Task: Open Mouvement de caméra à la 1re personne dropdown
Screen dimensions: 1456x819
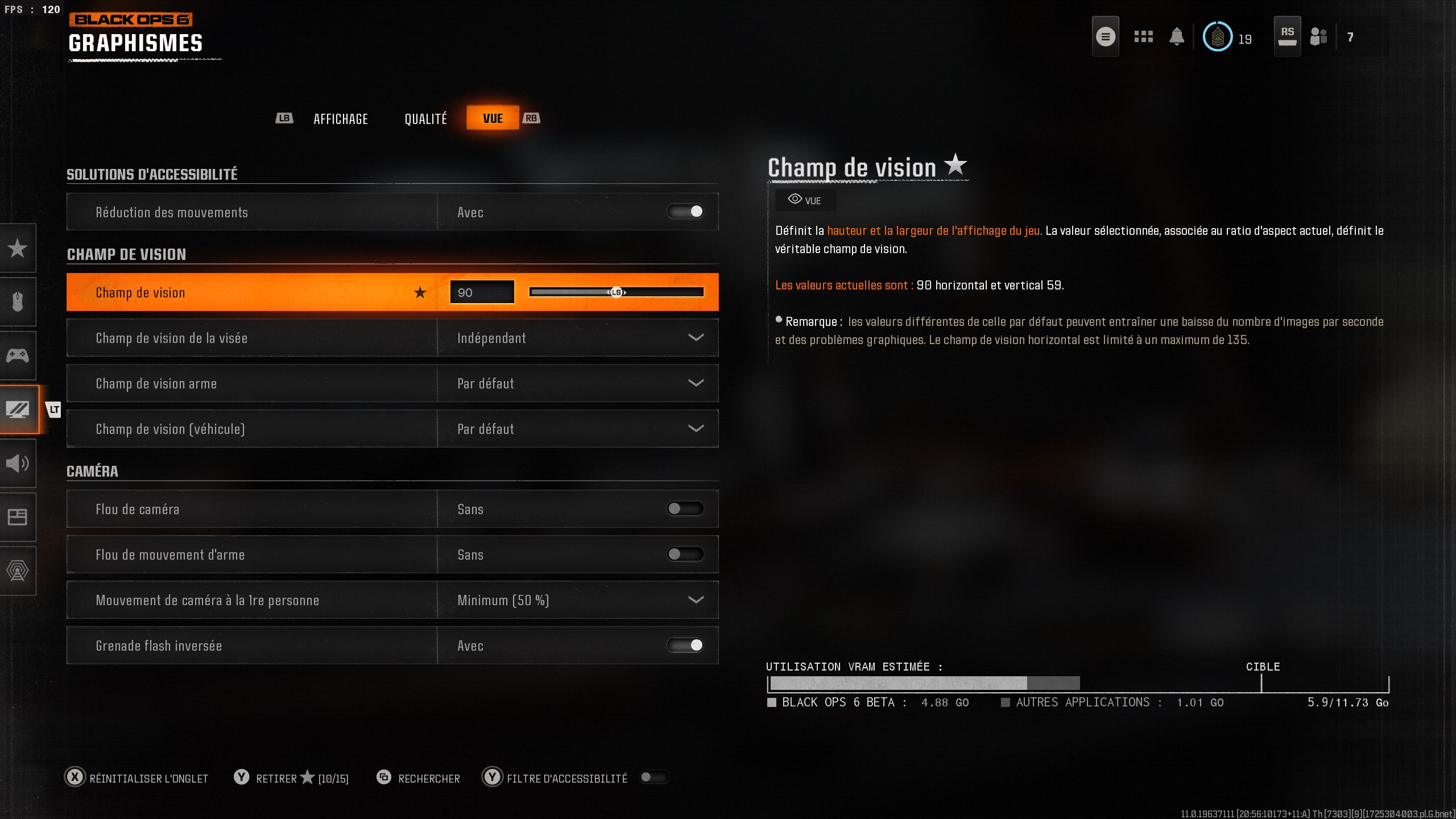Action: pyautogui.click(x=697, y=600)
